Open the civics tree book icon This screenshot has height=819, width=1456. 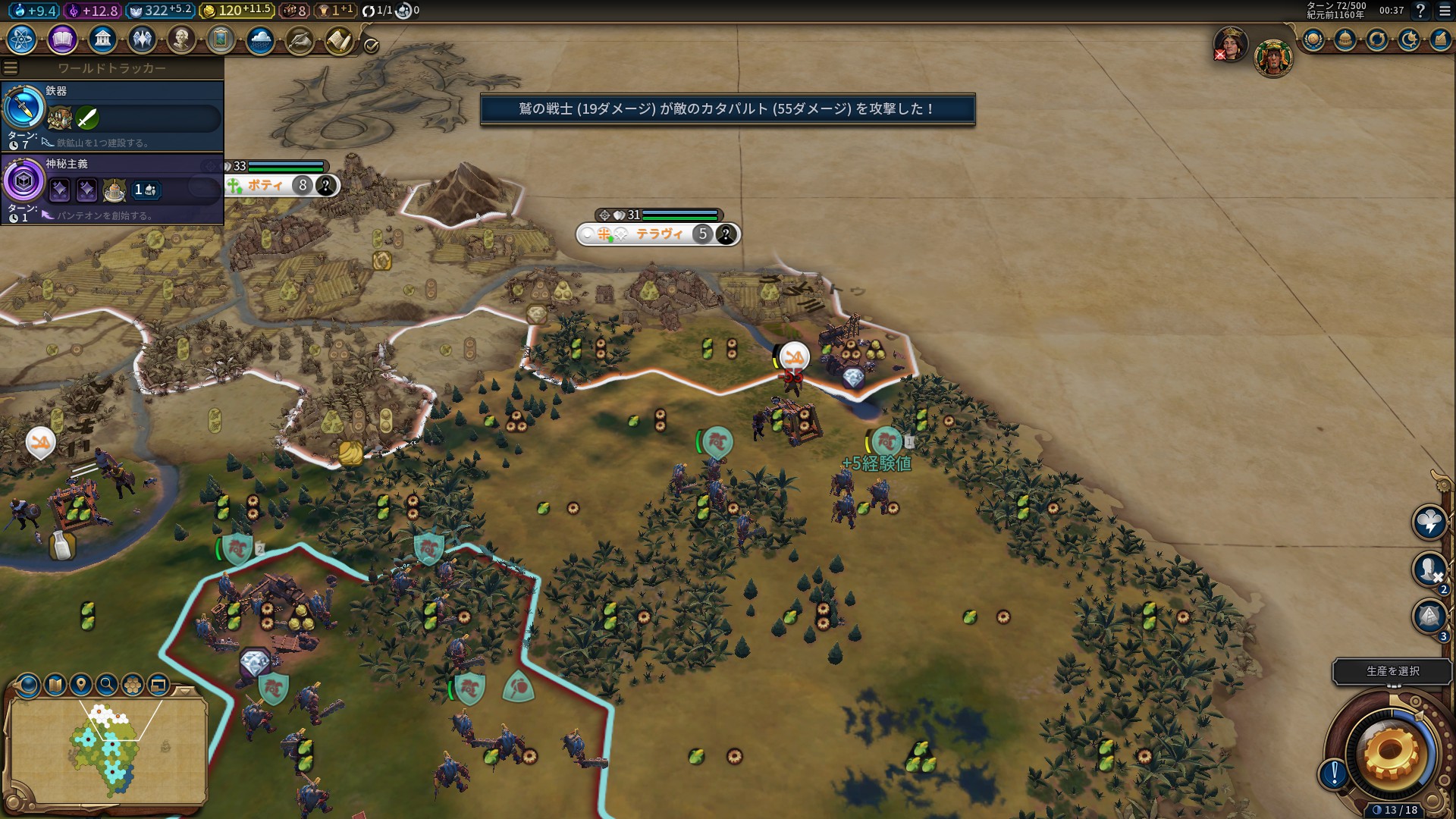point(62,39)
